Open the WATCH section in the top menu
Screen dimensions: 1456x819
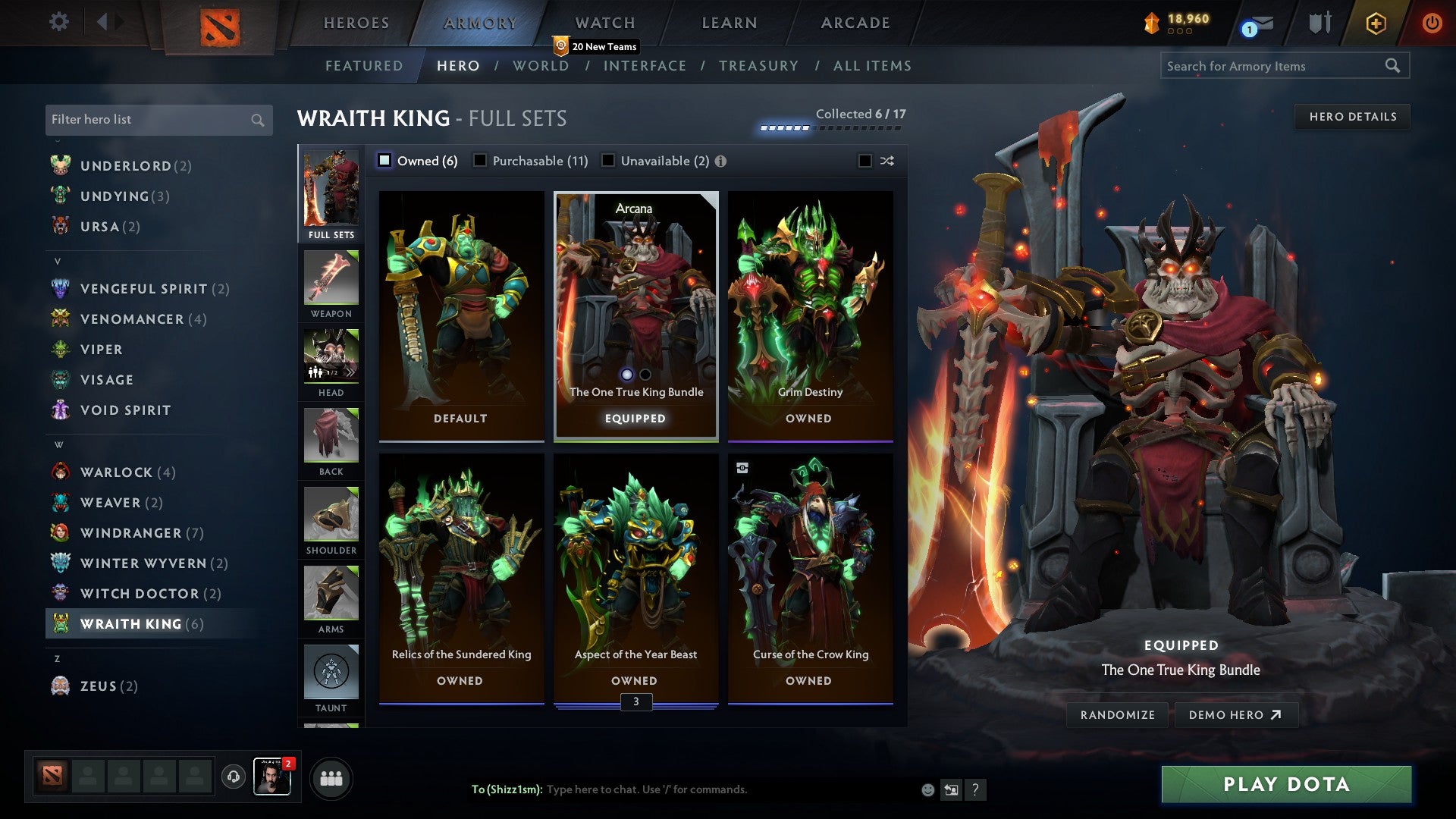(x=604, y=23)
